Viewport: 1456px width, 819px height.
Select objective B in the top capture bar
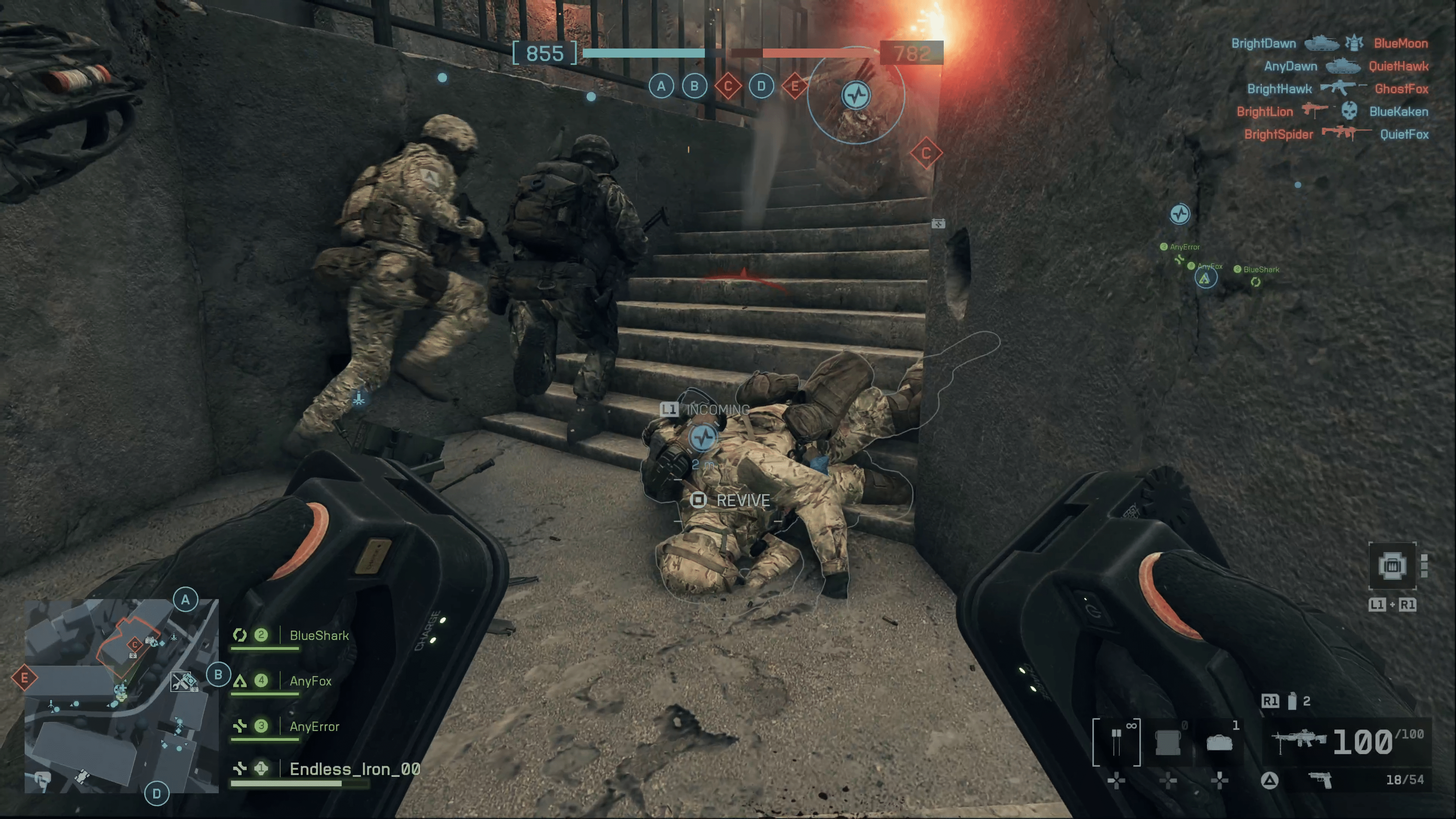694,86
